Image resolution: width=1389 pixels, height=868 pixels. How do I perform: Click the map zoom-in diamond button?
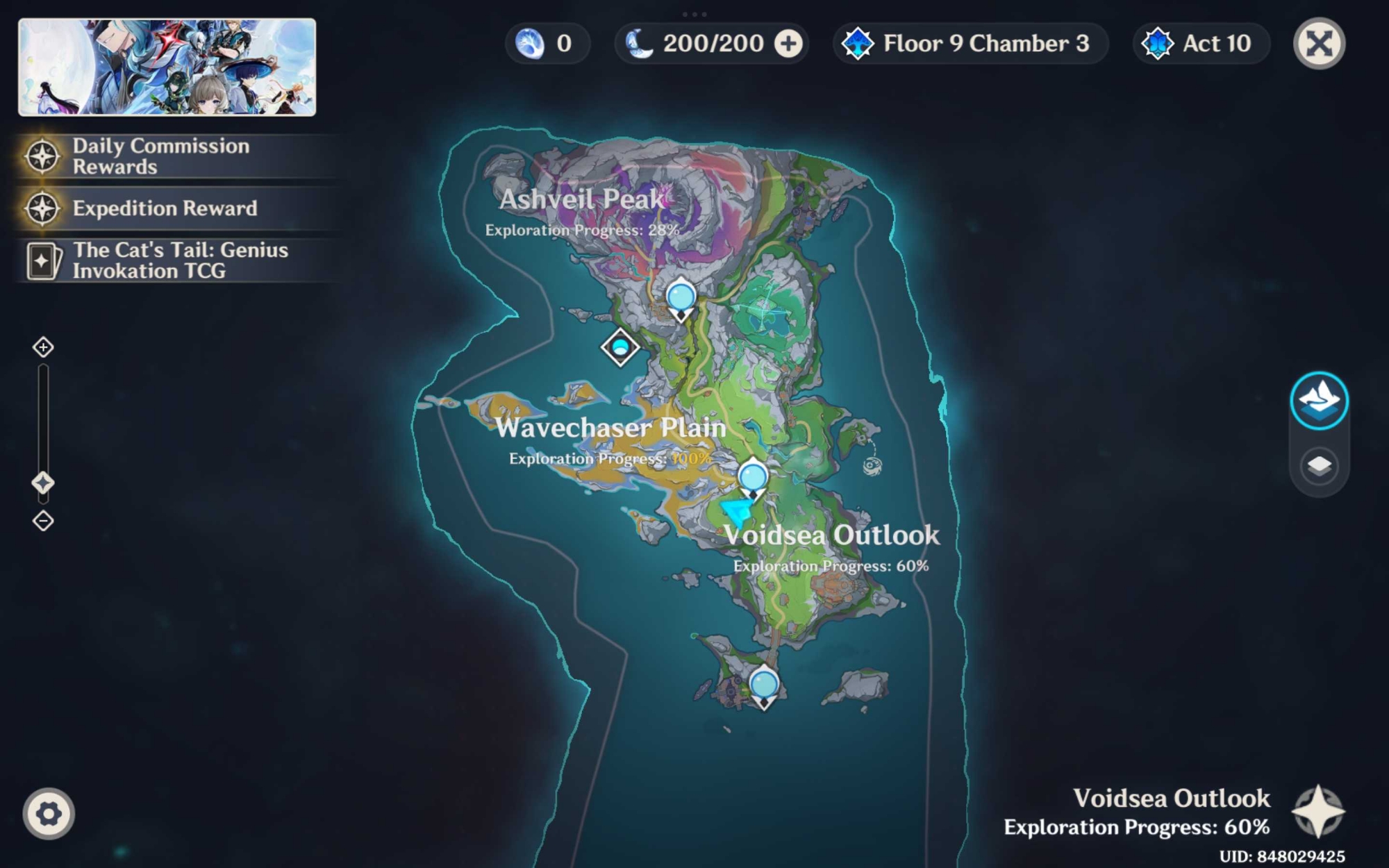[43, 347]
